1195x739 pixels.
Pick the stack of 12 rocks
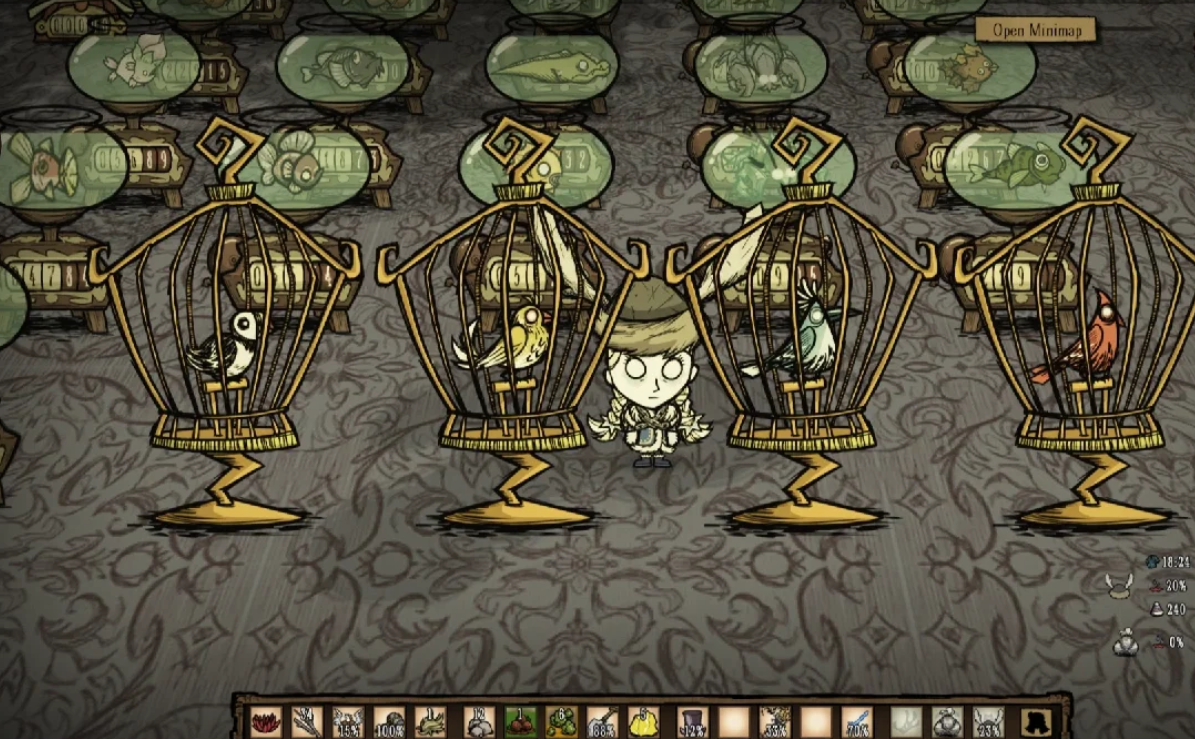(478, 718)
